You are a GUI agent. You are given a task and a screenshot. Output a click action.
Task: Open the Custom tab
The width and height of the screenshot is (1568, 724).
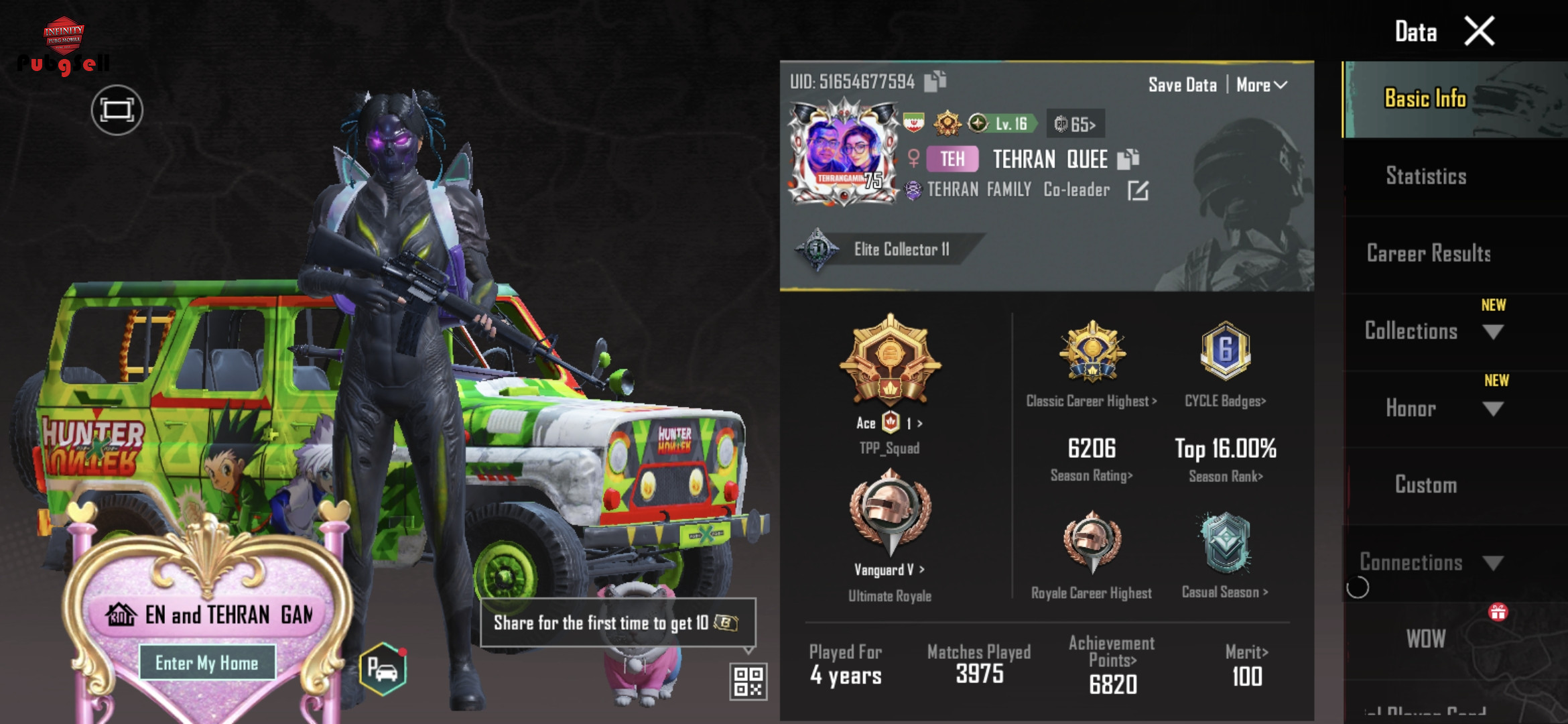pyautogui.click(x=1426, y=485)
